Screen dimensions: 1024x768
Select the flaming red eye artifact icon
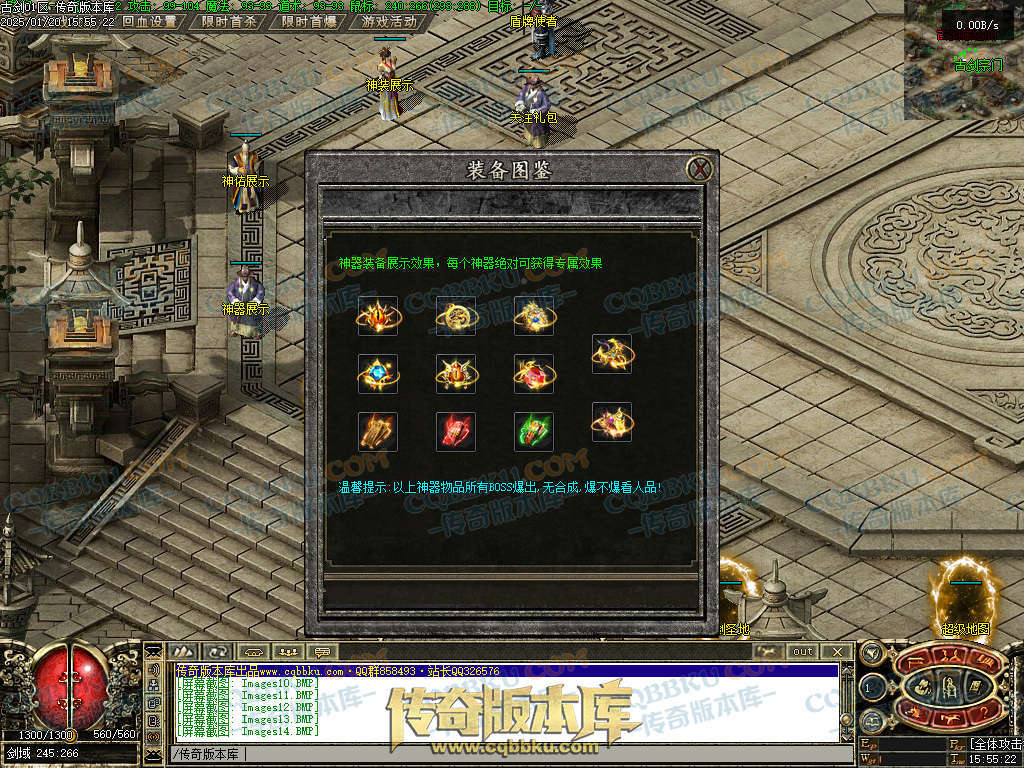click(378, 316)
